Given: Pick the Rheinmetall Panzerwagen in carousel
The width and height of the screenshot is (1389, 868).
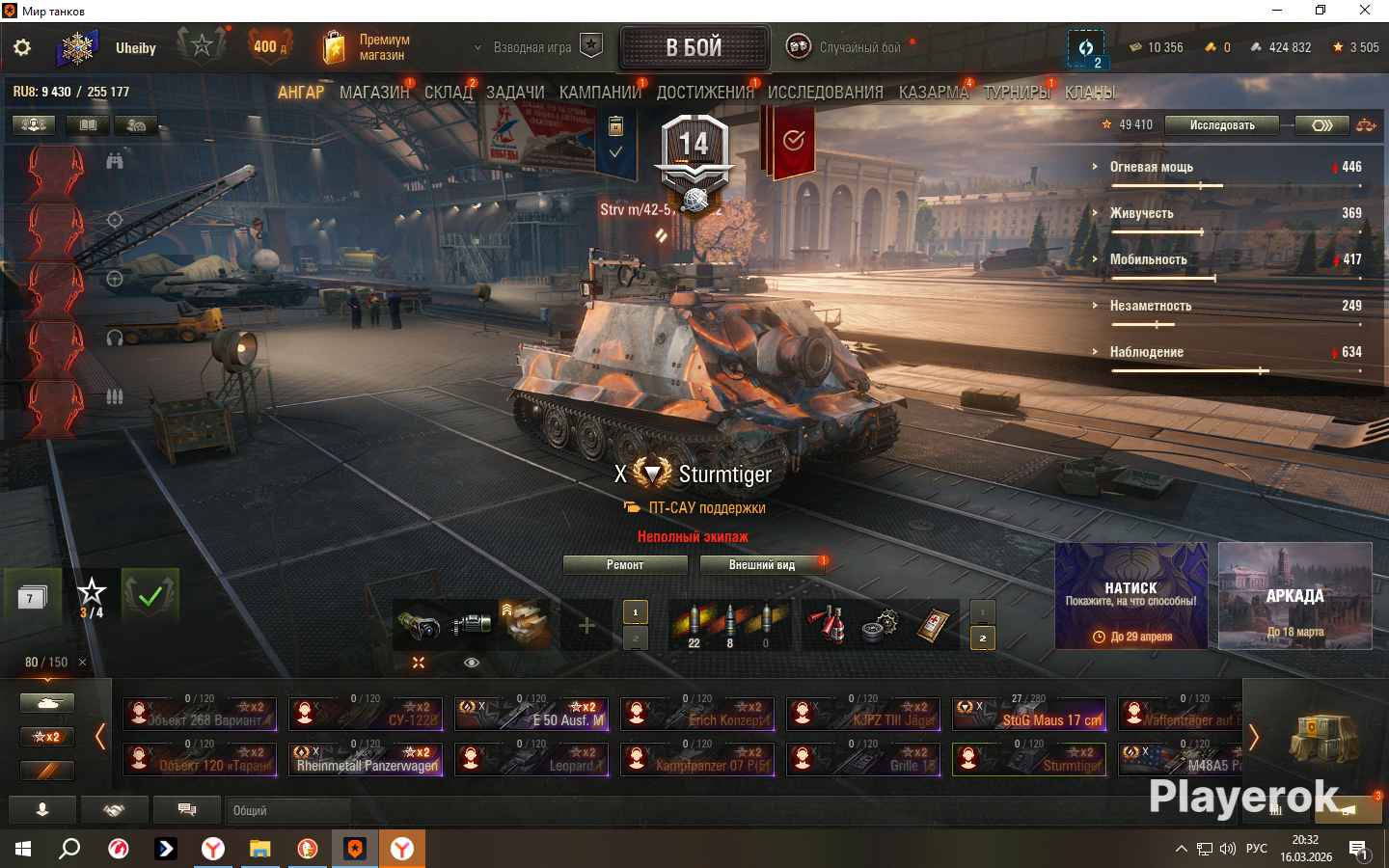Looking at the screenshot, I should point(366,759).
